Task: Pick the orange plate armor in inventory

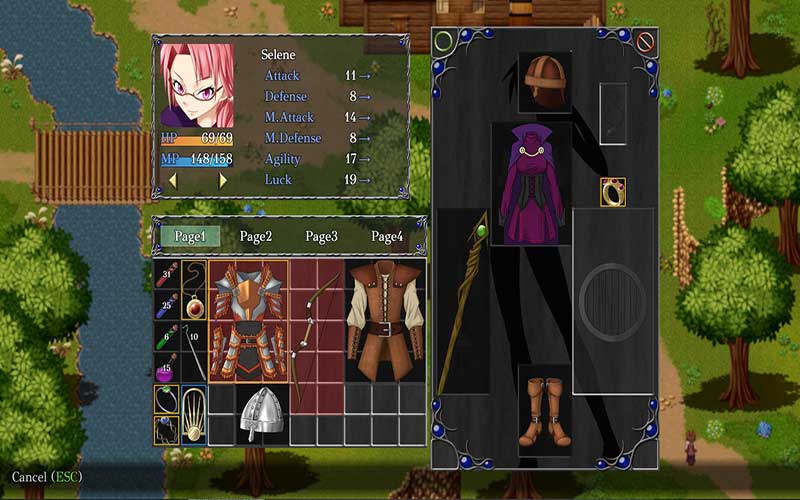Action: [247, 321]
